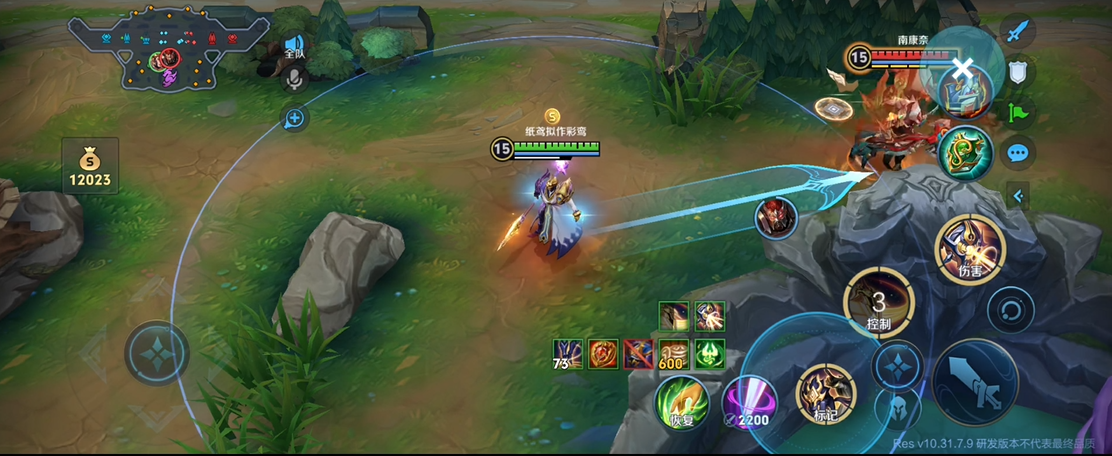Tap the magnifier plus zoom button

[x=294, y=119]
